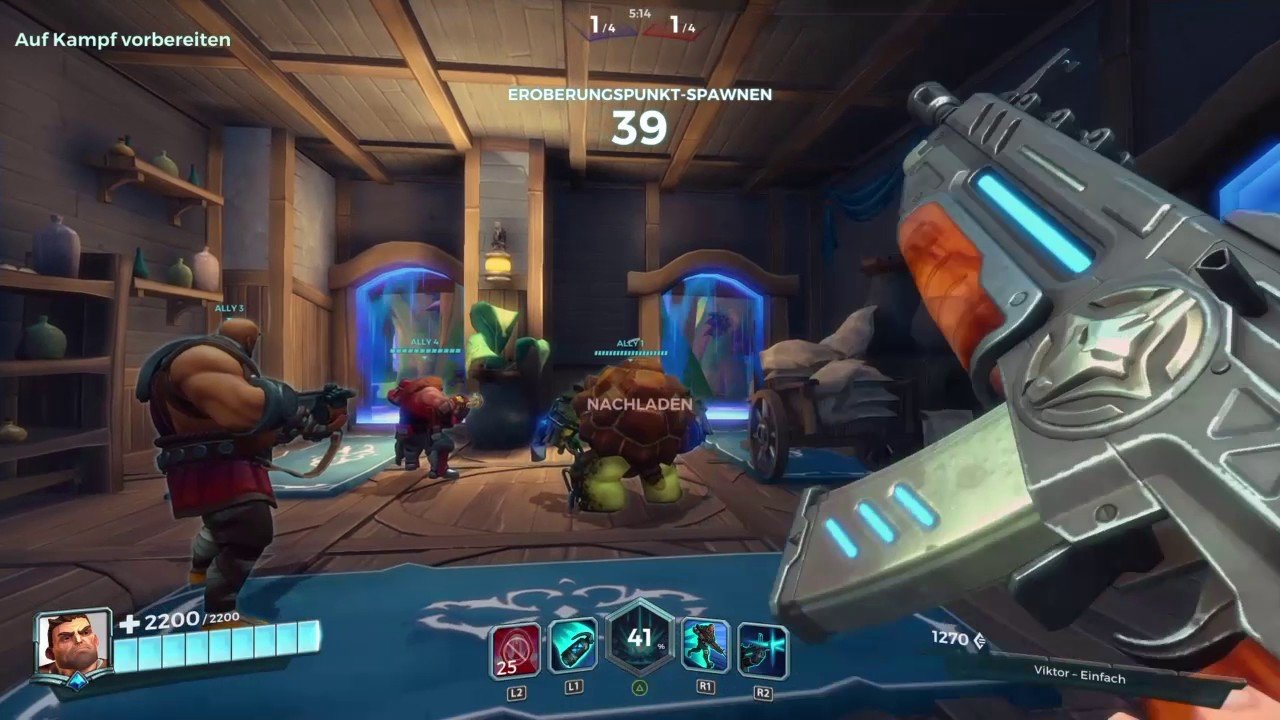
Task: Select the red disabled ability showing 25
Action: [x=515, y=649]
